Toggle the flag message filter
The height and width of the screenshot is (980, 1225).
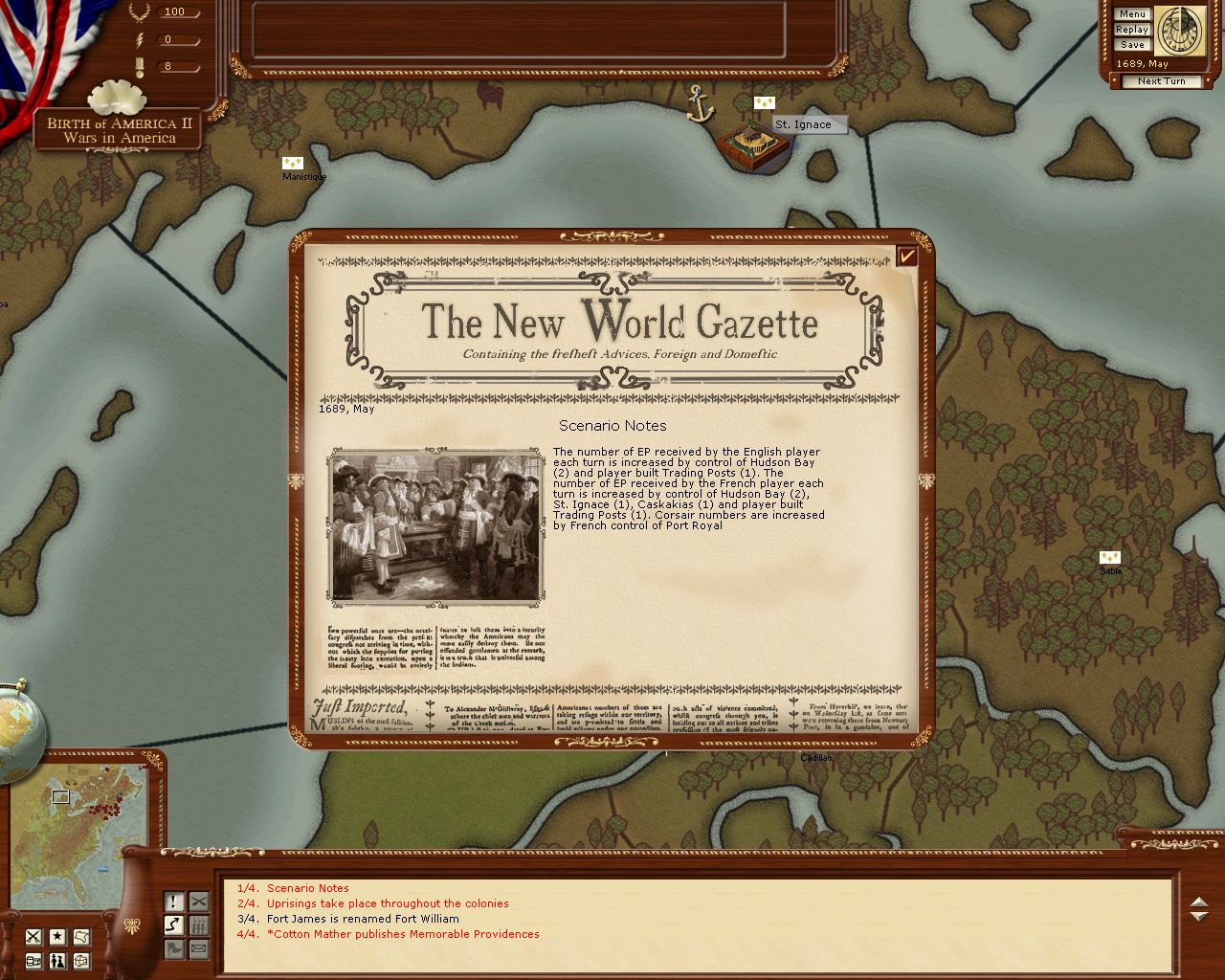pyautogui.click(x=173, y=949)
